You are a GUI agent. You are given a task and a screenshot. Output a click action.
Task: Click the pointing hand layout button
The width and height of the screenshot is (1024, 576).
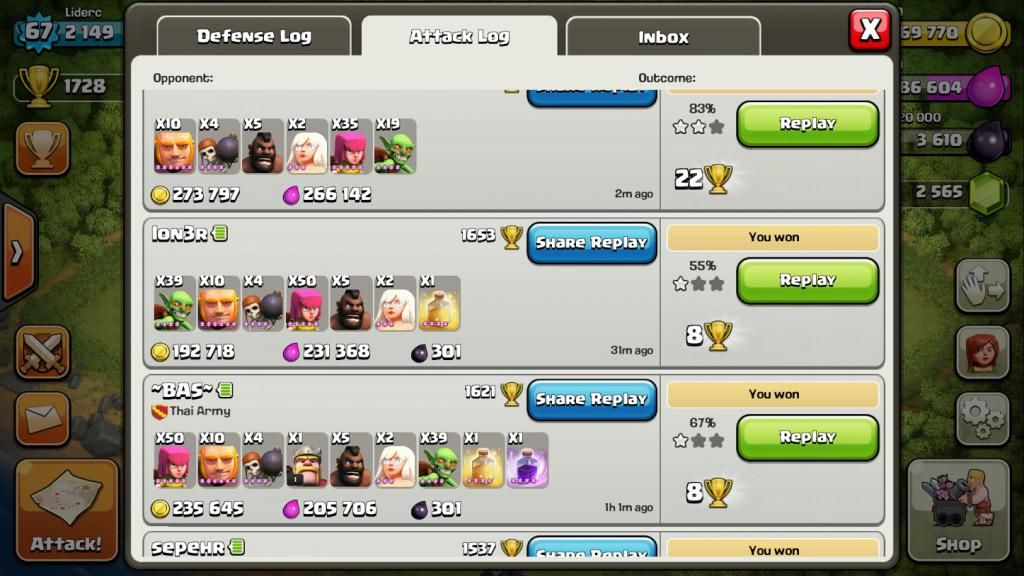[982, 287]
